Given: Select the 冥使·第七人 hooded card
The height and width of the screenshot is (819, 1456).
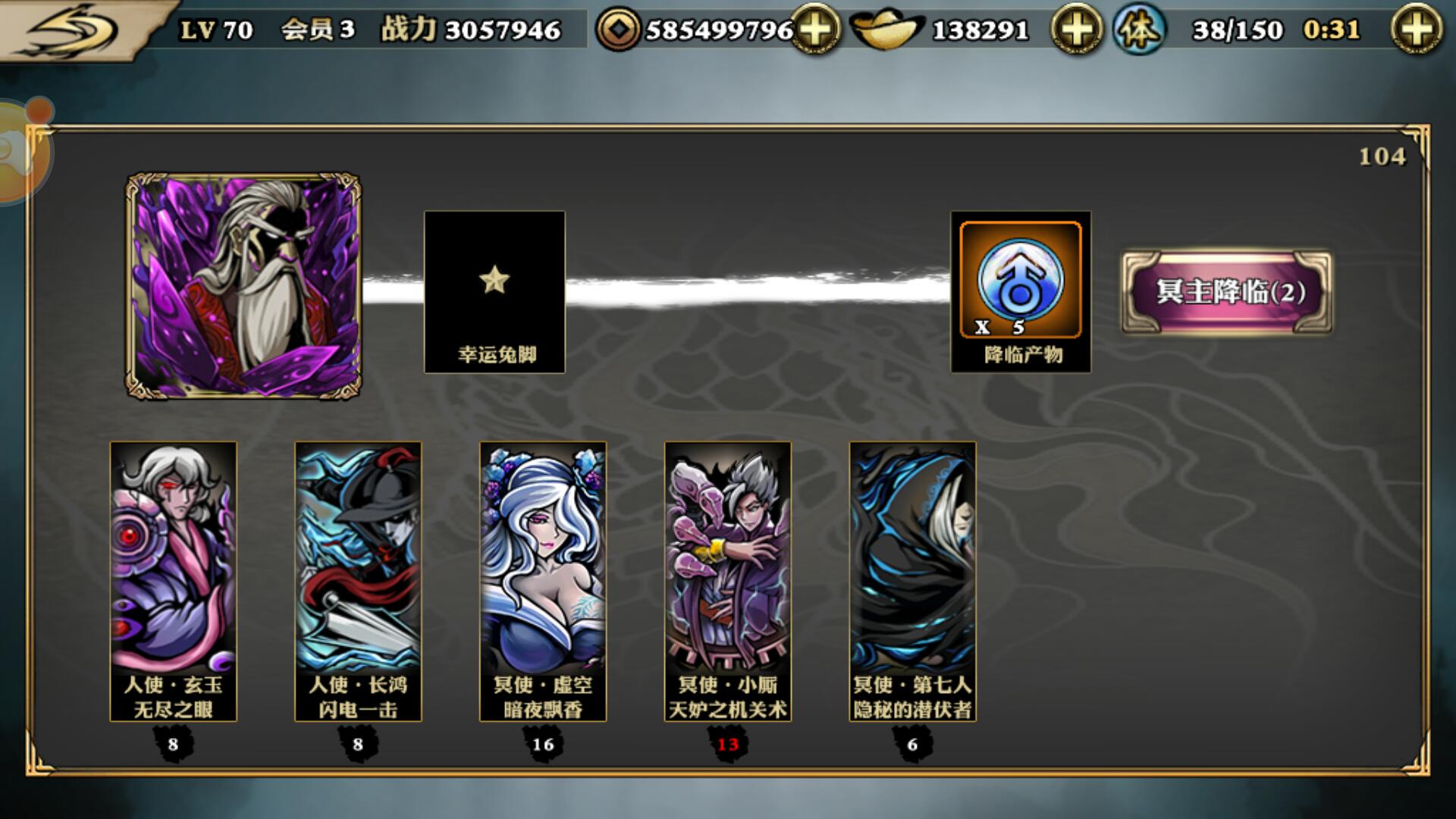Looking at the screenshot, I should tap(912, 581).
